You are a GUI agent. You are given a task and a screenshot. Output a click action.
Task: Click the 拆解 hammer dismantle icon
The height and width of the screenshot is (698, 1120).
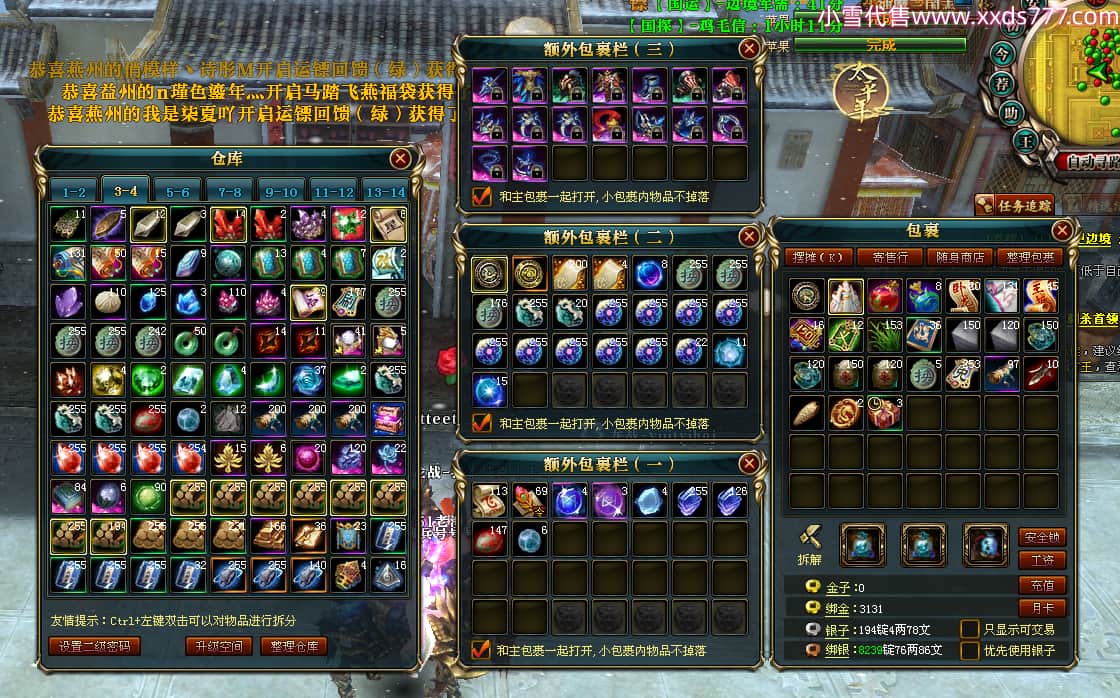(x=810, y=539)
